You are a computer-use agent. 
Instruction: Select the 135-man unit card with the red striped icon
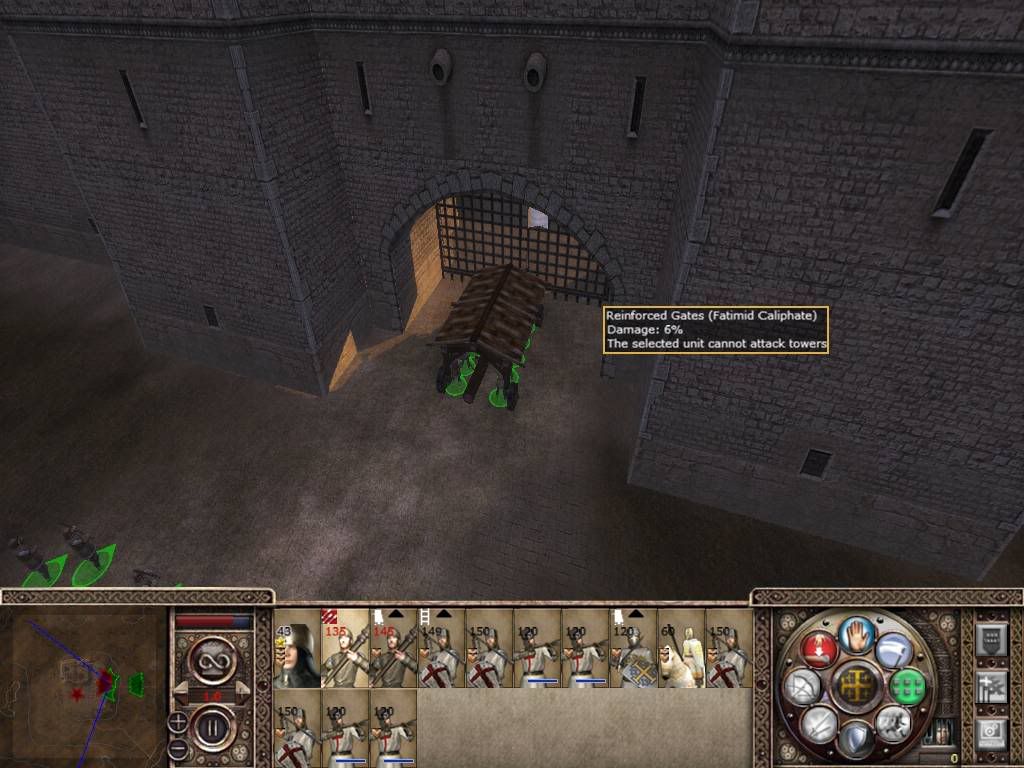(345, 648)
